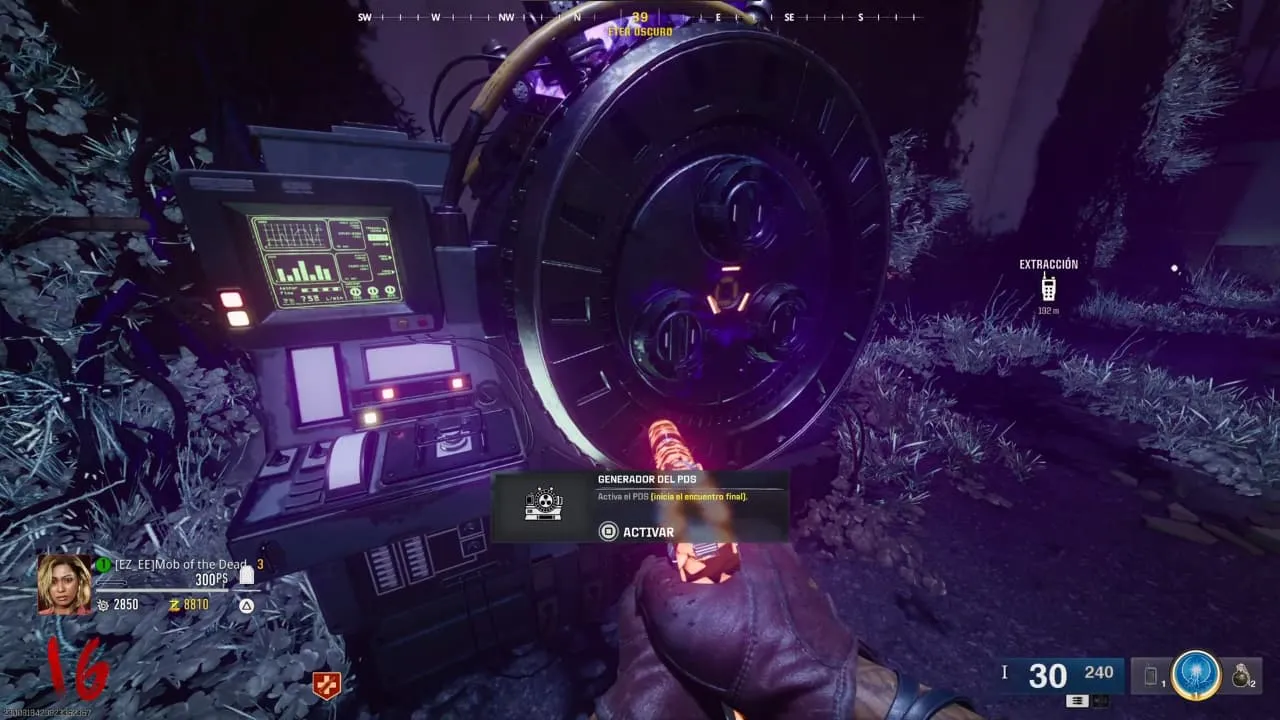Select the player character portrait
Image resolution: width=1280 pixels, height=720 pixels.
tap(64, 584)
